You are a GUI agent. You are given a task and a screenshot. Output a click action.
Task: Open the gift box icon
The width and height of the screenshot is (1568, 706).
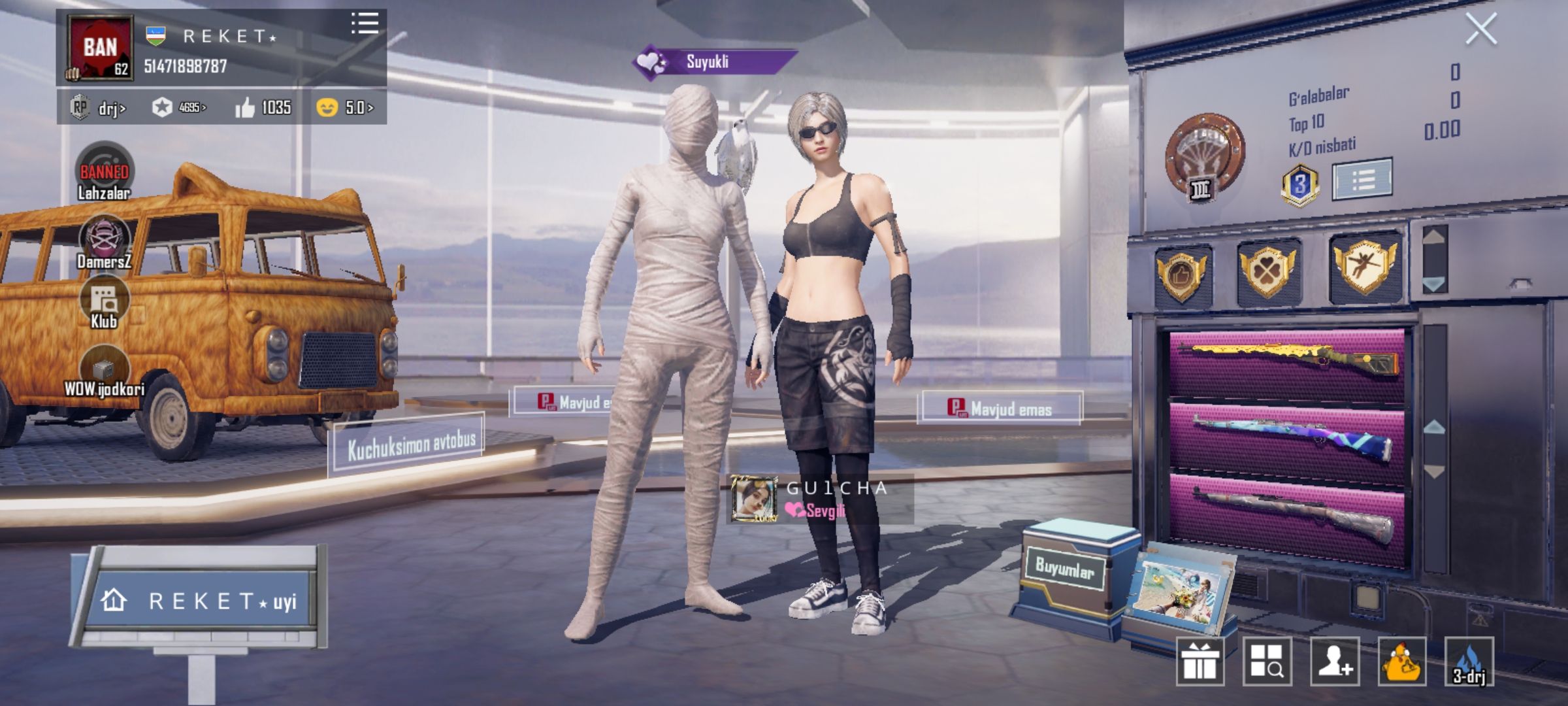[x=1200, y=662]
